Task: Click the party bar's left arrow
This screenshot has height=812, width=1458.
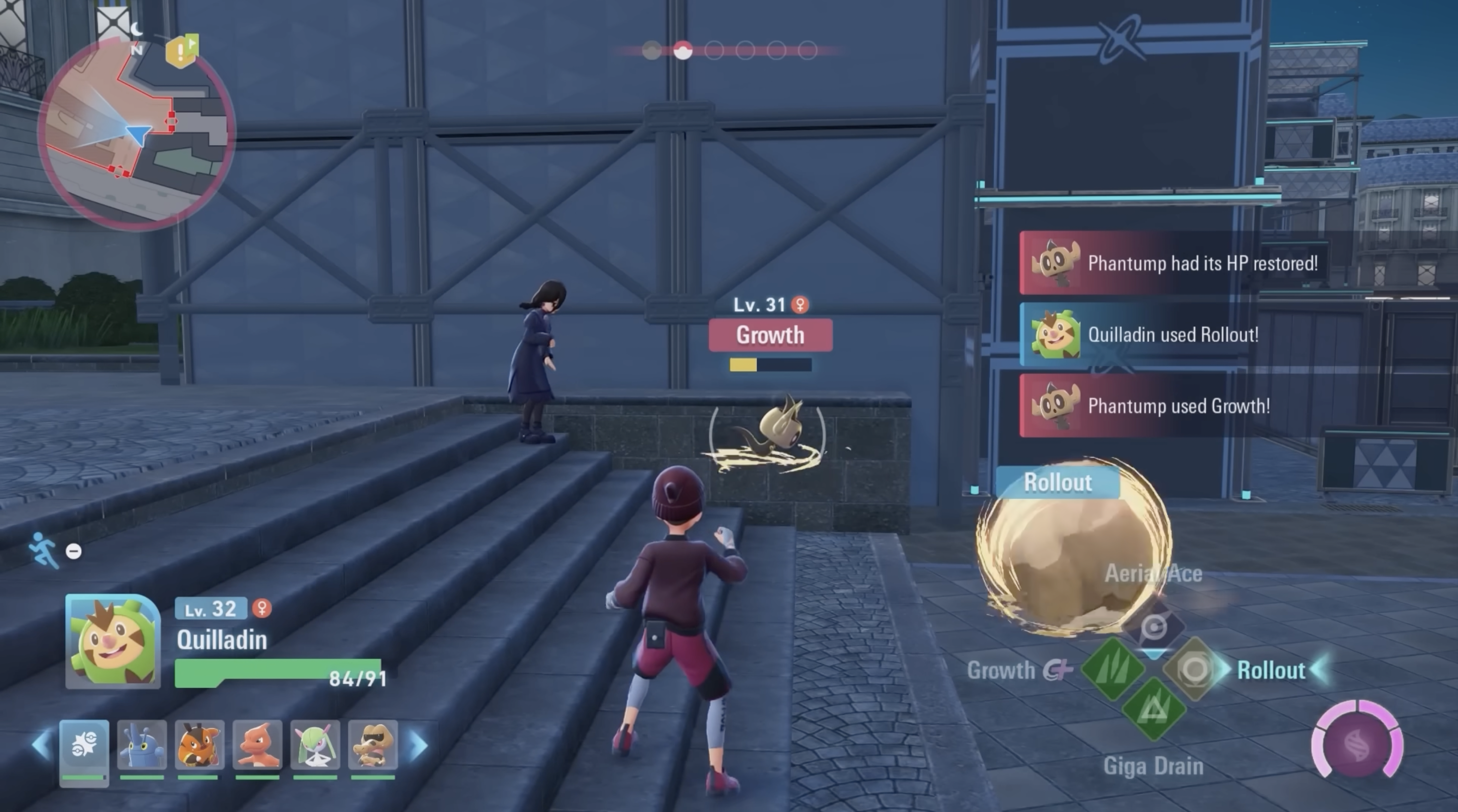Action: point(41,744)
